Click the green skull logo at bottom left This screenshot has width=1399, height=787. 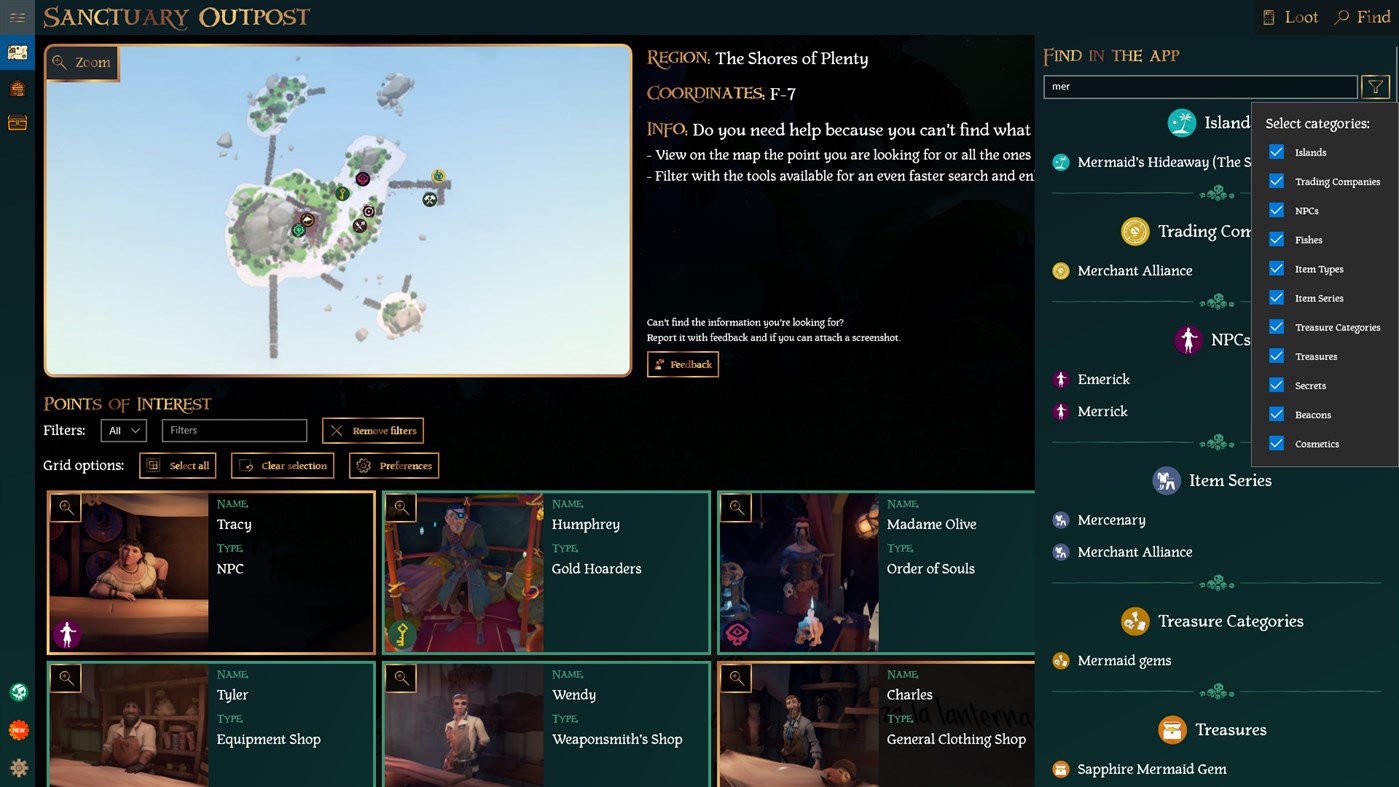18,691
